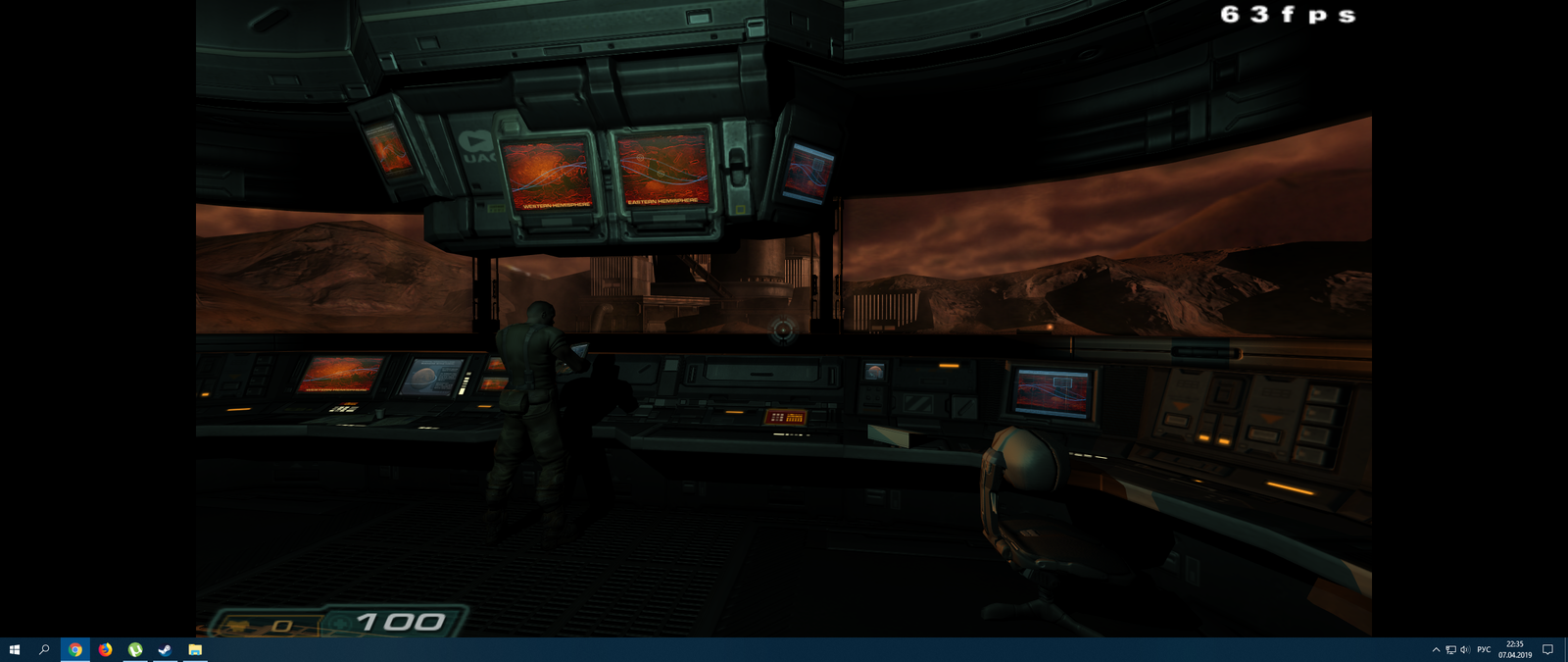Open the Steam app on the taskbar
Screen dimensions: 1568x662
(165, 649)
